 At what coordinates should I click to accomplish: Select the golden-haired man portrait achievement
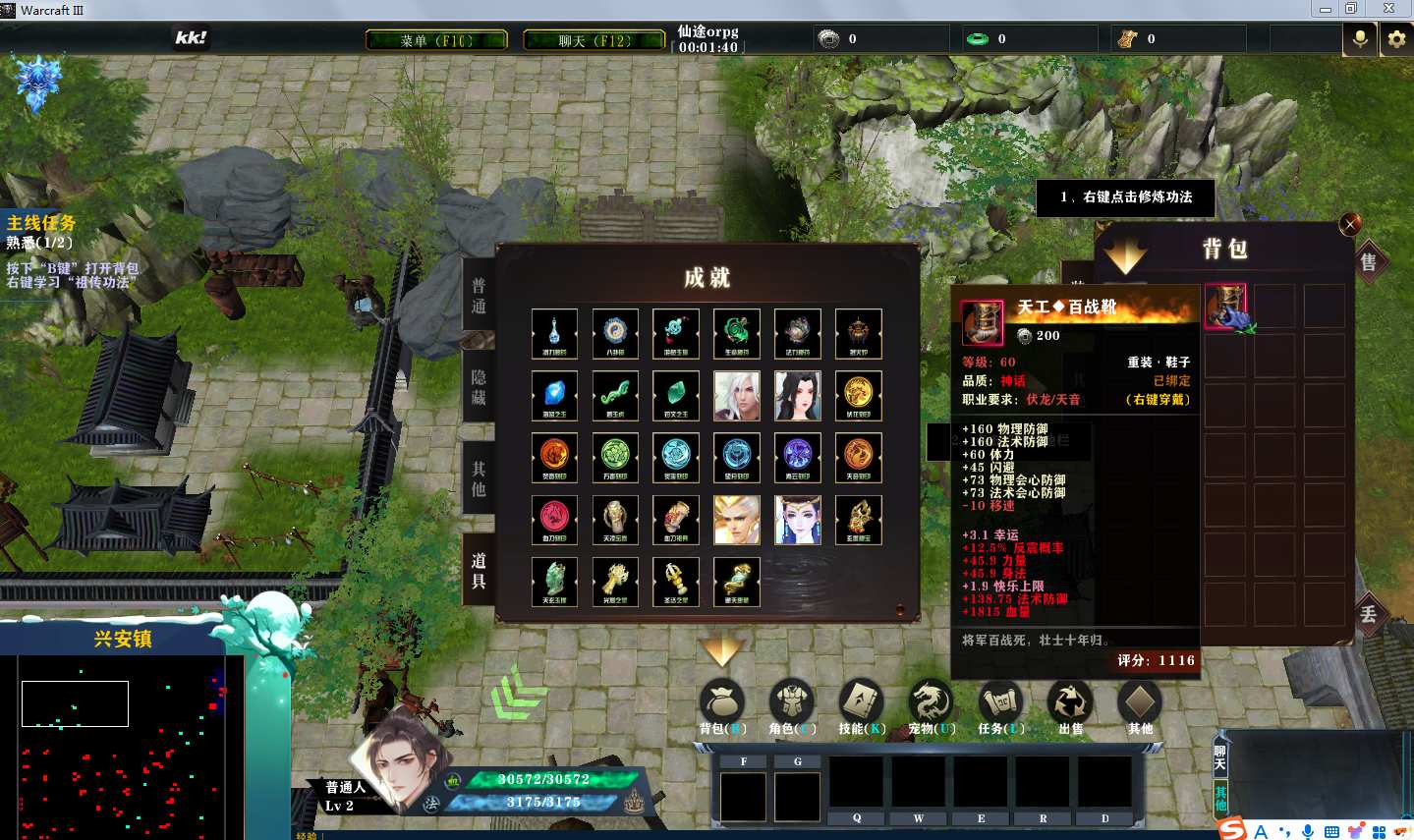tap(737, 520)
